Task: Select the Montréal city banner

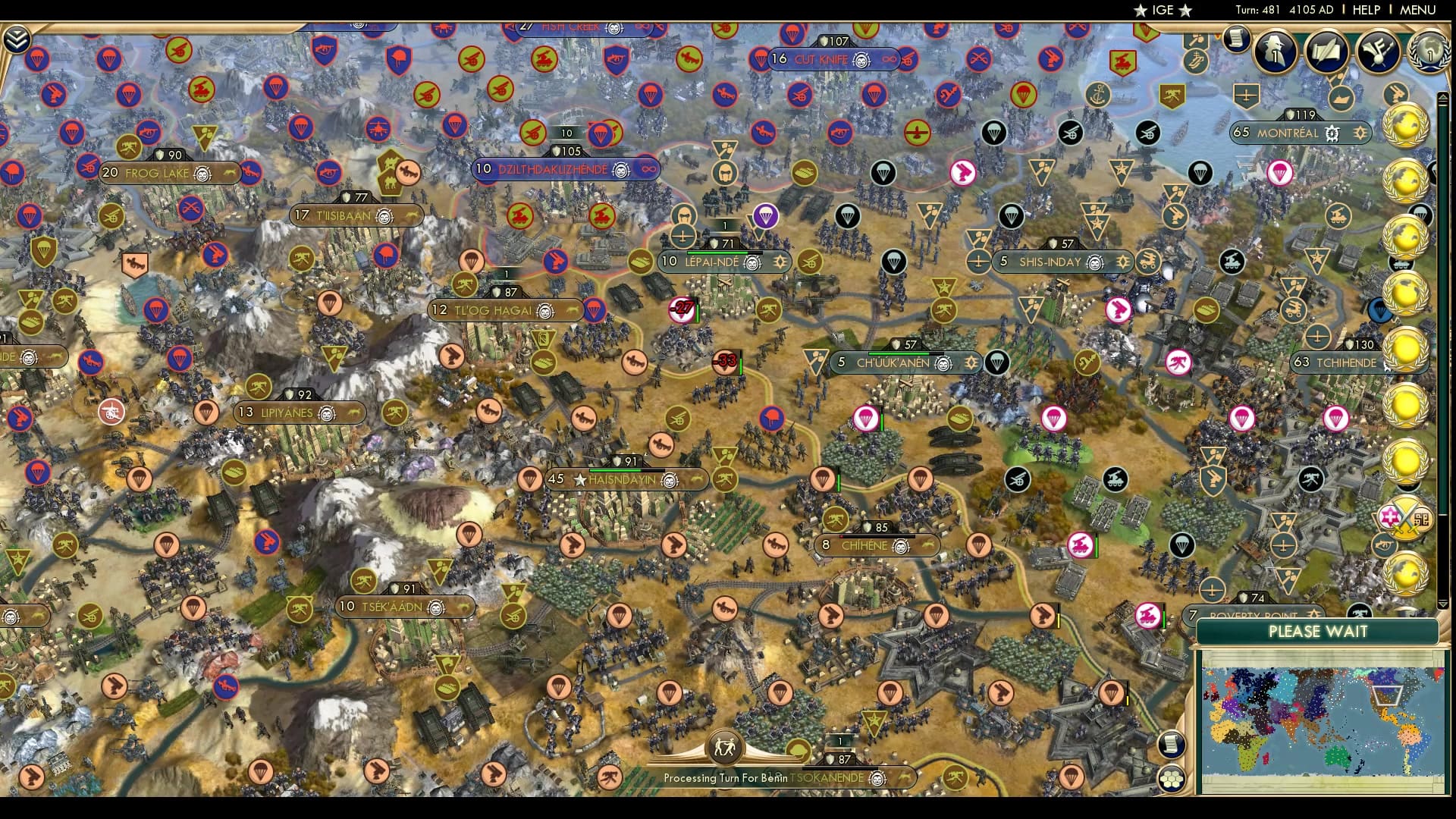Action: tap(1289, 132)
